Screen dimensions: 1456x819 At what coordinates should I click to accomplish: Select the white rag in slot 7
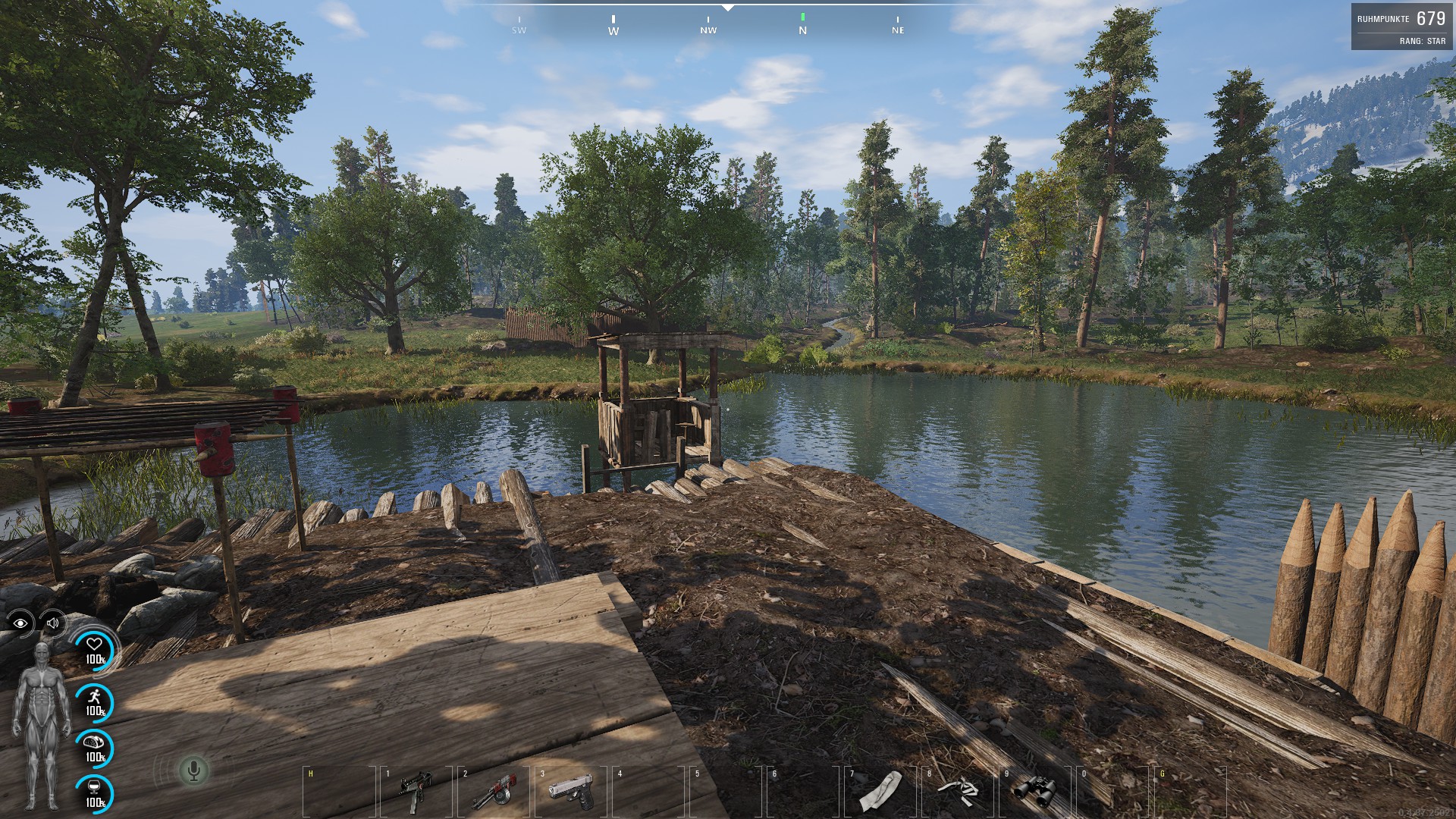click(x=880, y=790)
